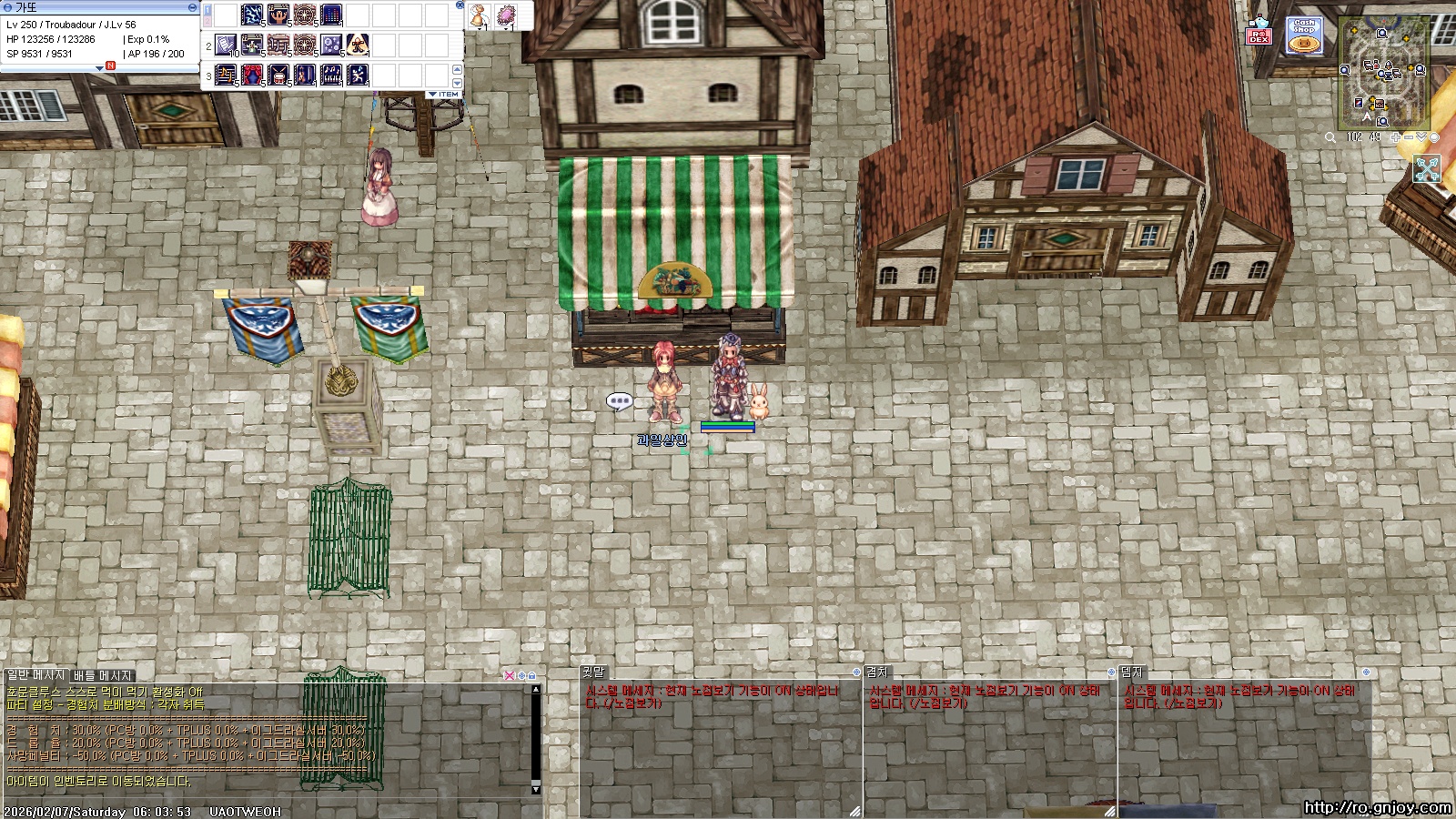Use the pink gem brooch item slot
Viewport: 1456px width, 819px height.
click(506, 15)
